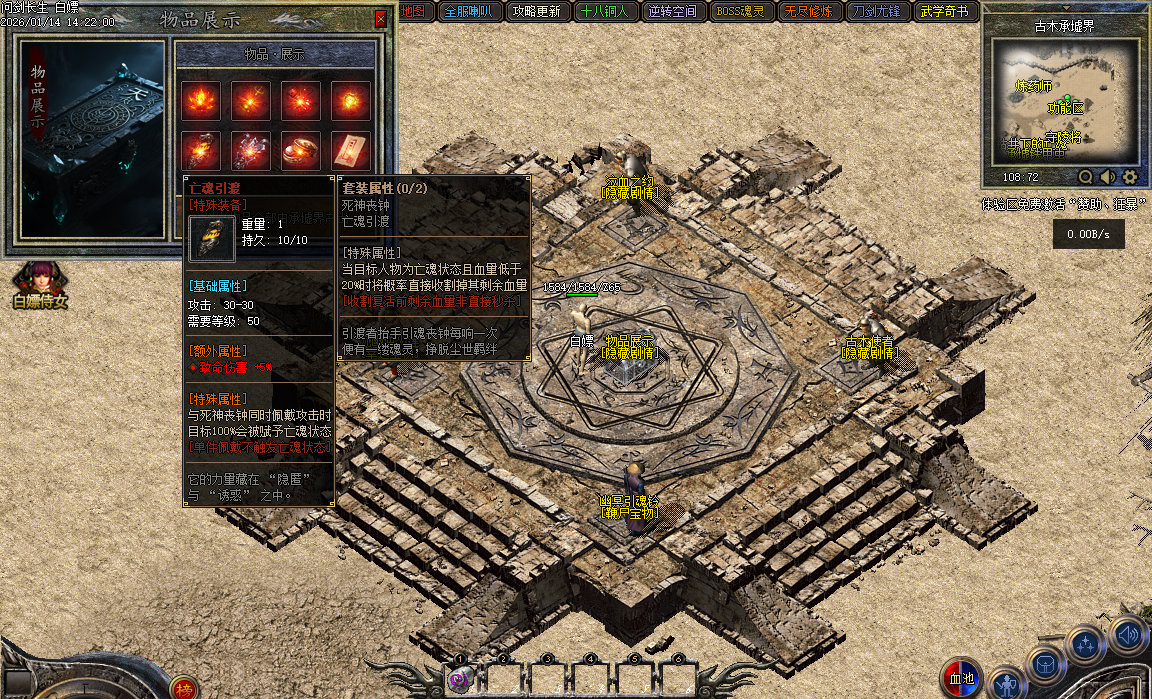Select the 白嫖侍女 maid portrait icon

(x=40, y=280)
